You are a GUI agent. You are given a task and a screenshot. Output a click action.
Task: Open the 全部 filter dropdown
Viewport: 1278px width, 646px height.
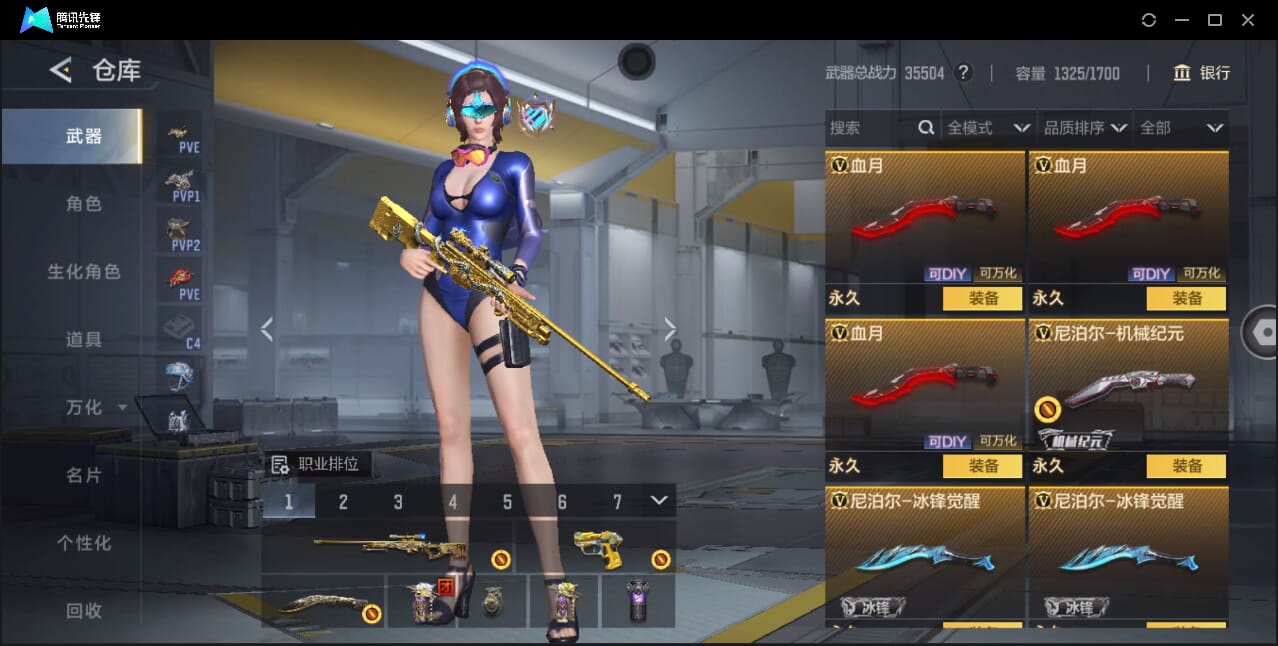pos(1181,128)
